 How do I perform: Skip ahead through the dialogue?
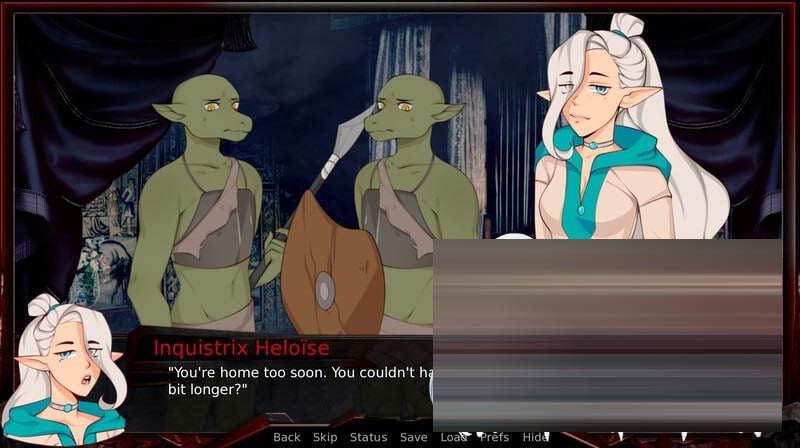click(325, 437)
